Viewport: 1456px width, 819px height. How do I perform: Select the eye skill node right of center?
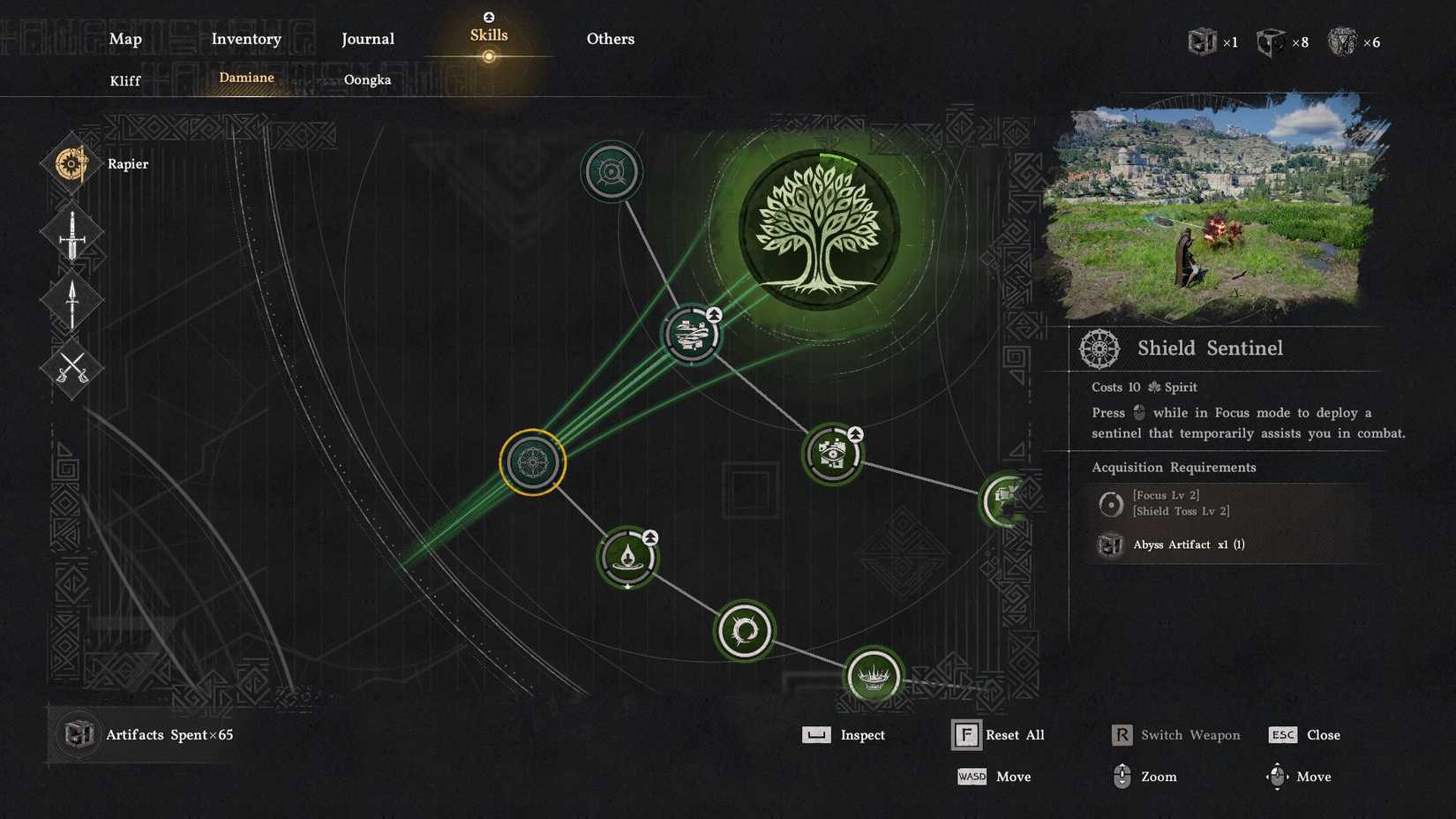832,454
